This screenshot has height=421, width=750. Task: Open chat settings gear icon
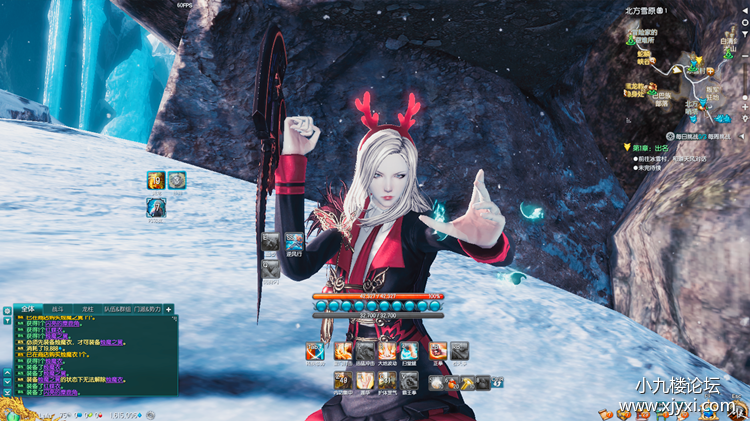pos(6,310)
